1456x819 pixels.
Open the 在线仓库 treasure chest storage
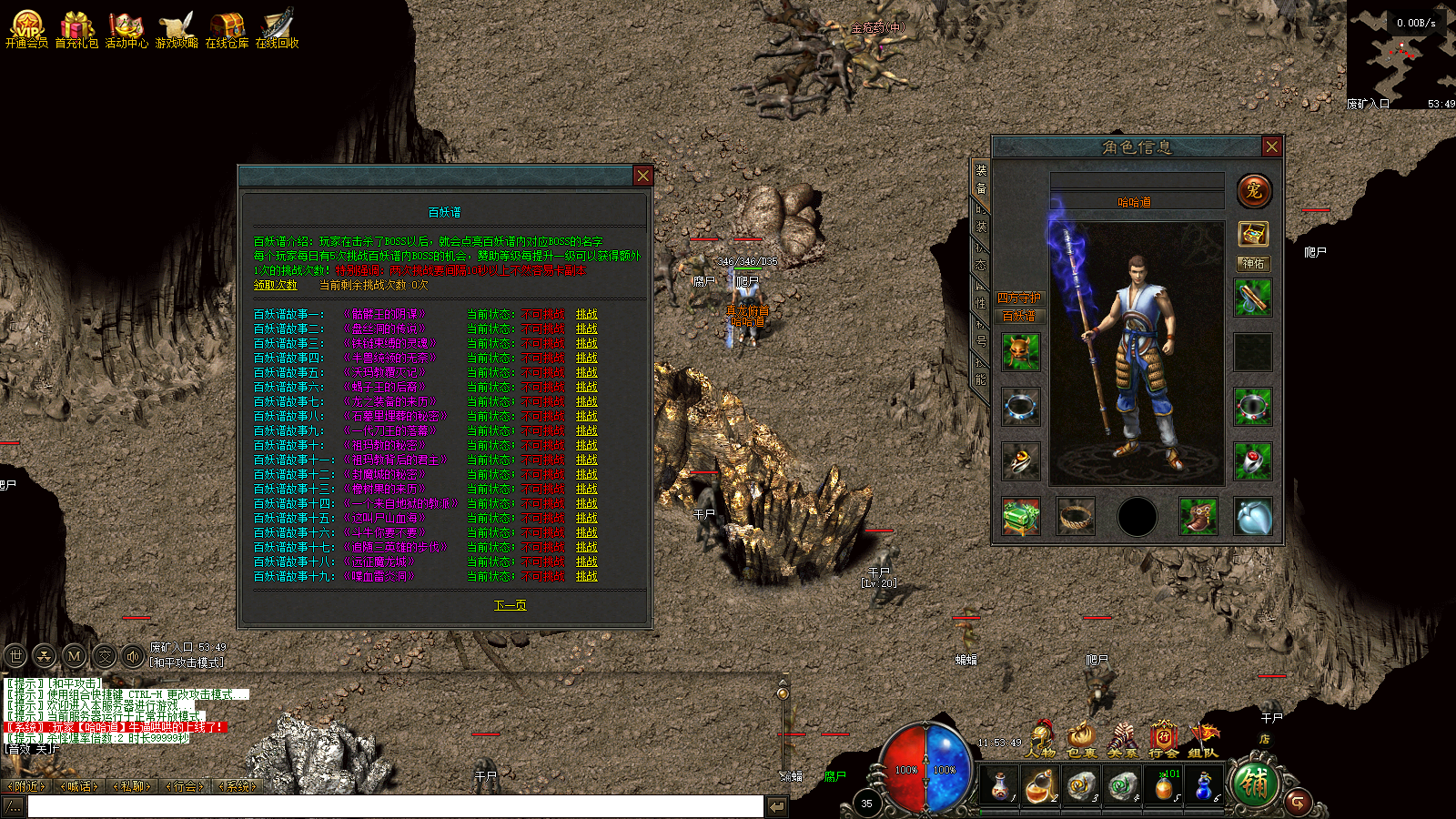click(x=227, y=29)
